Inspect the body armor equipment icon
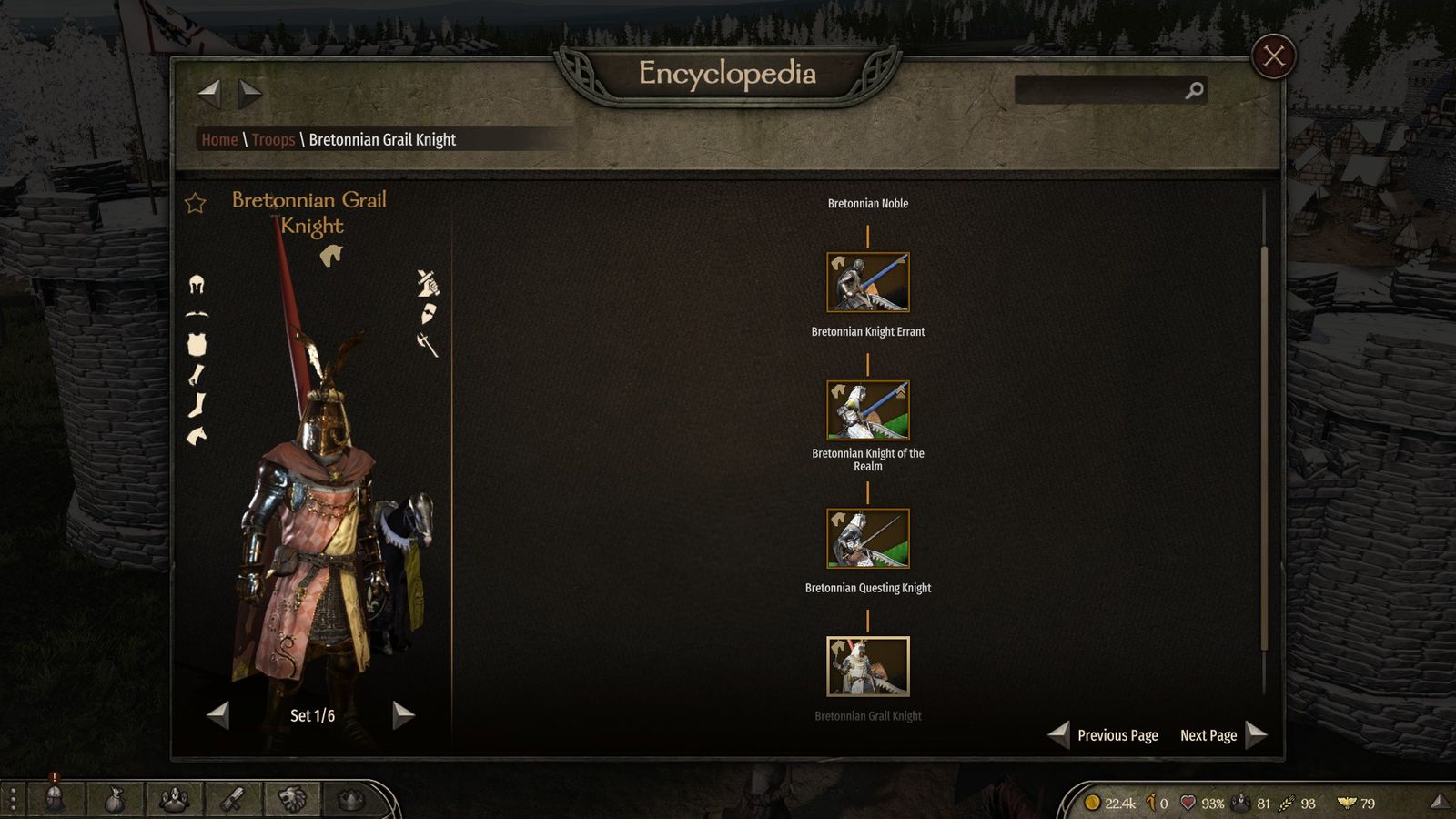 click(x=197, y=344)
